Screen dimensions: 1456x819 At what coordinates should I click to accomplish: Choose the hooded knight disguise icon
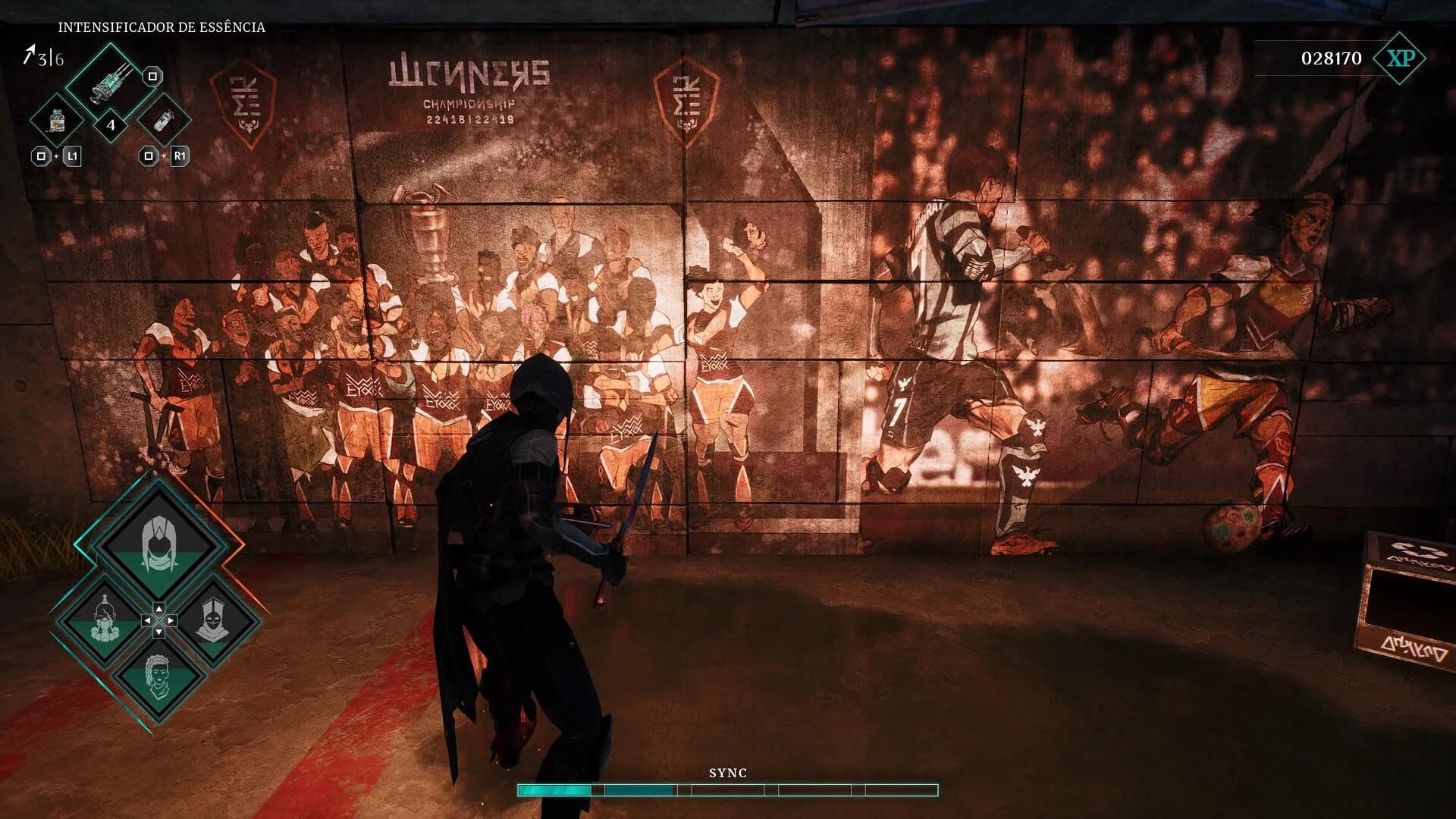click(215, 618)
